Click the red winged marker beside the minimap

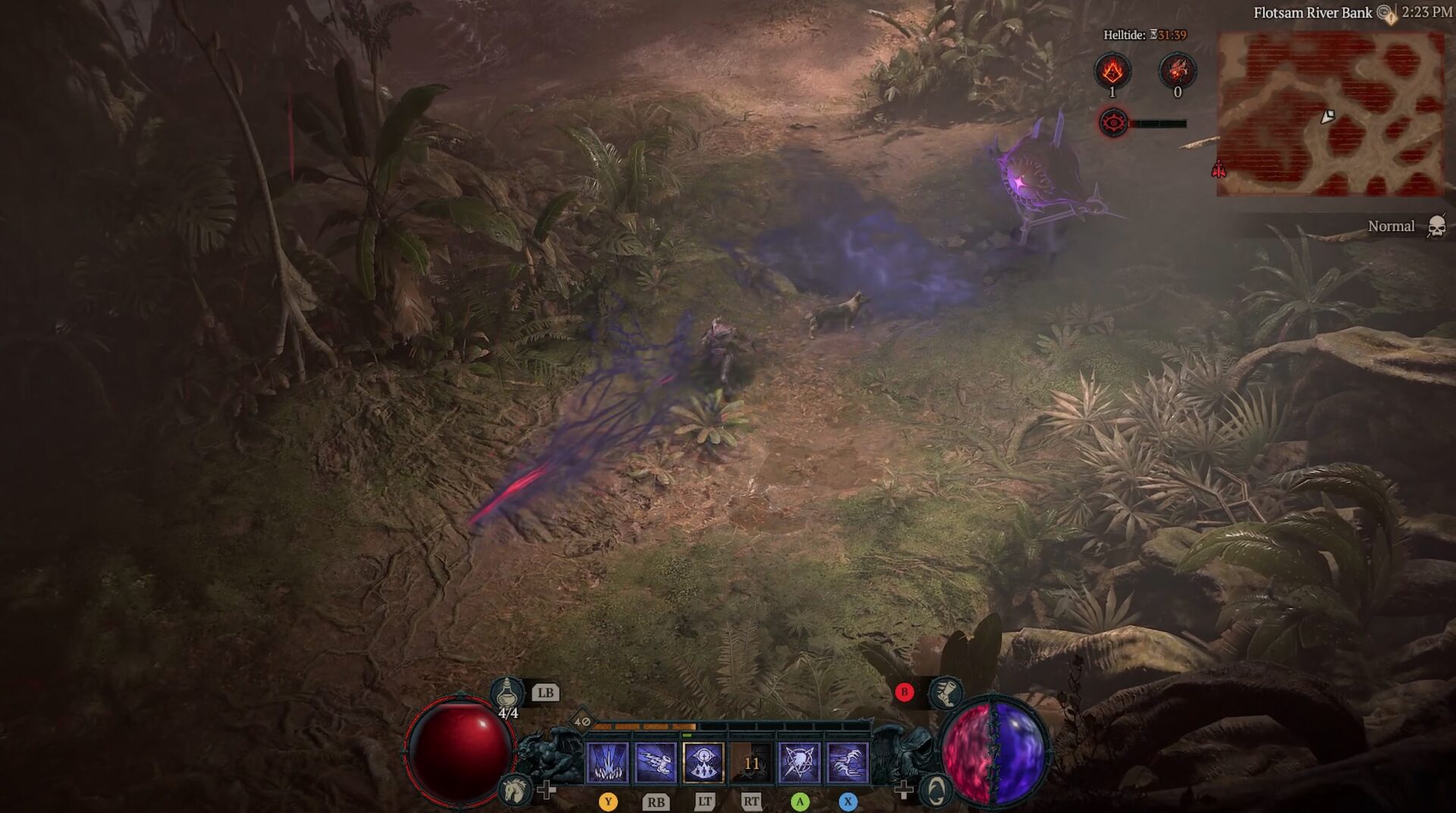1219,169
